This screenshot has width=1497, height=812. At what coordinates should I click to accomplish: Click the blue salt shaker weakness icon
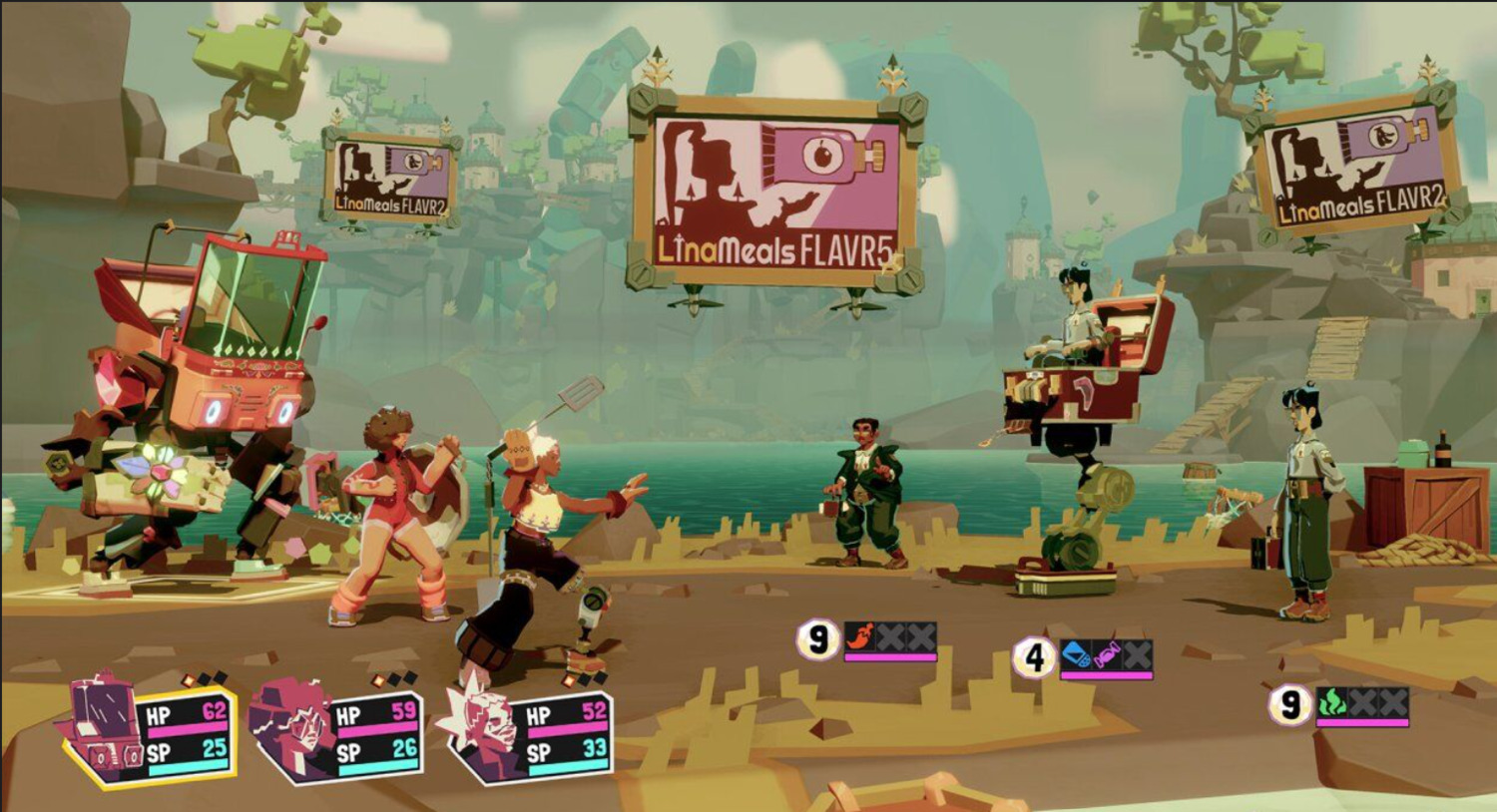pos(1075,654)
